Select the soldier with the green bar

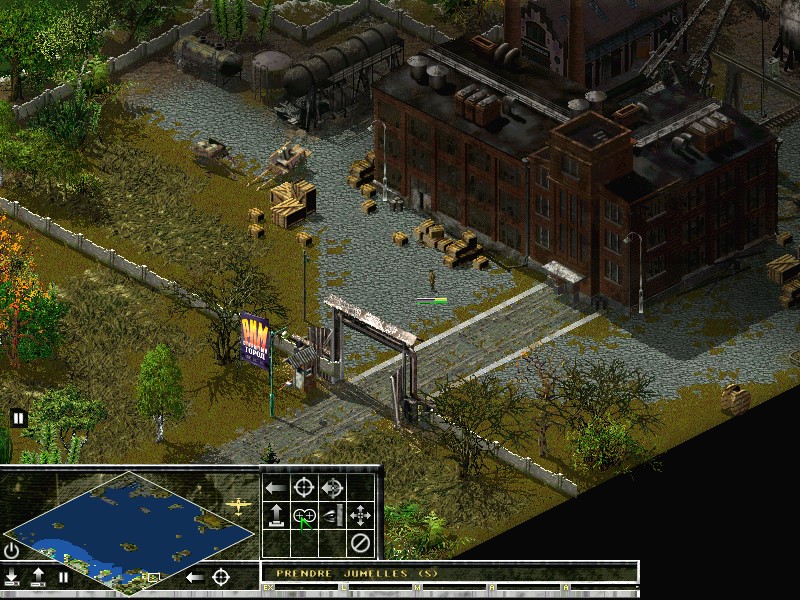pyautogui.click(x=432, y=281)
